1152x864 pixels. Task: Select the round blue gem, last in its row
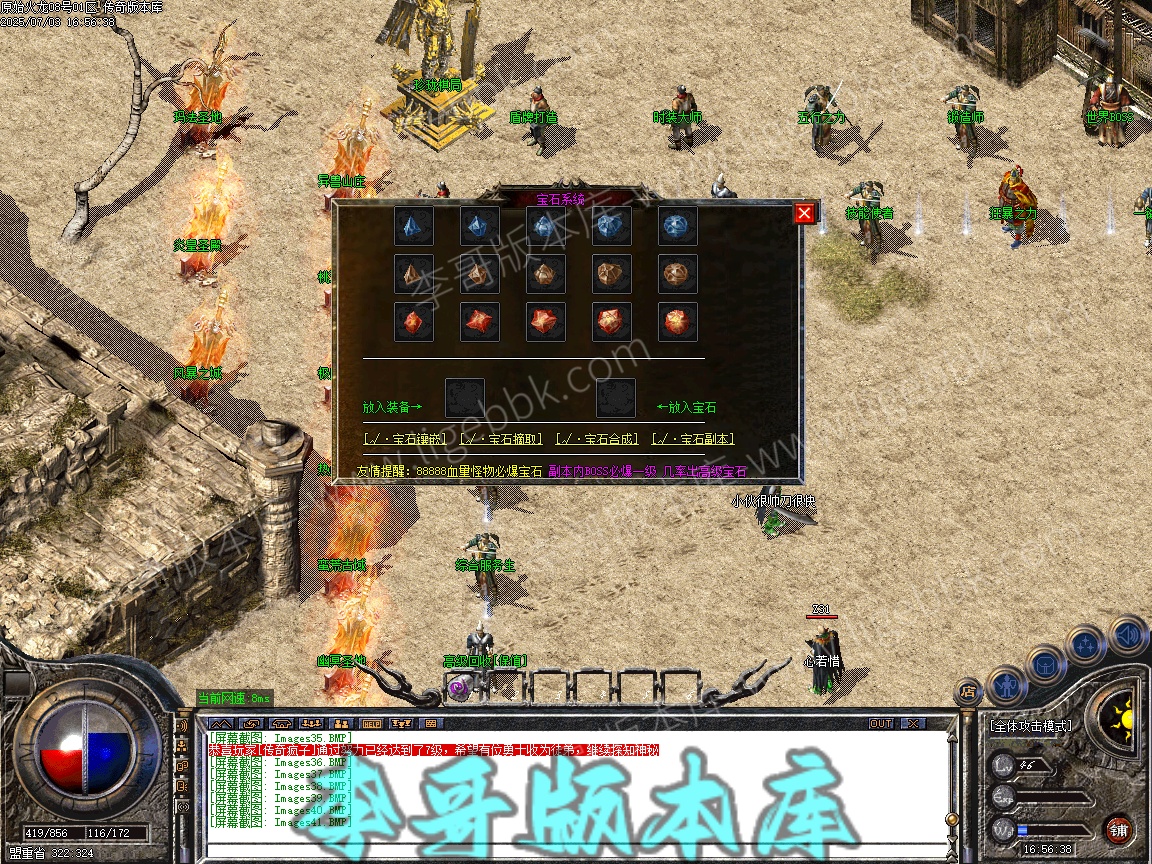[x=677, y=226]
